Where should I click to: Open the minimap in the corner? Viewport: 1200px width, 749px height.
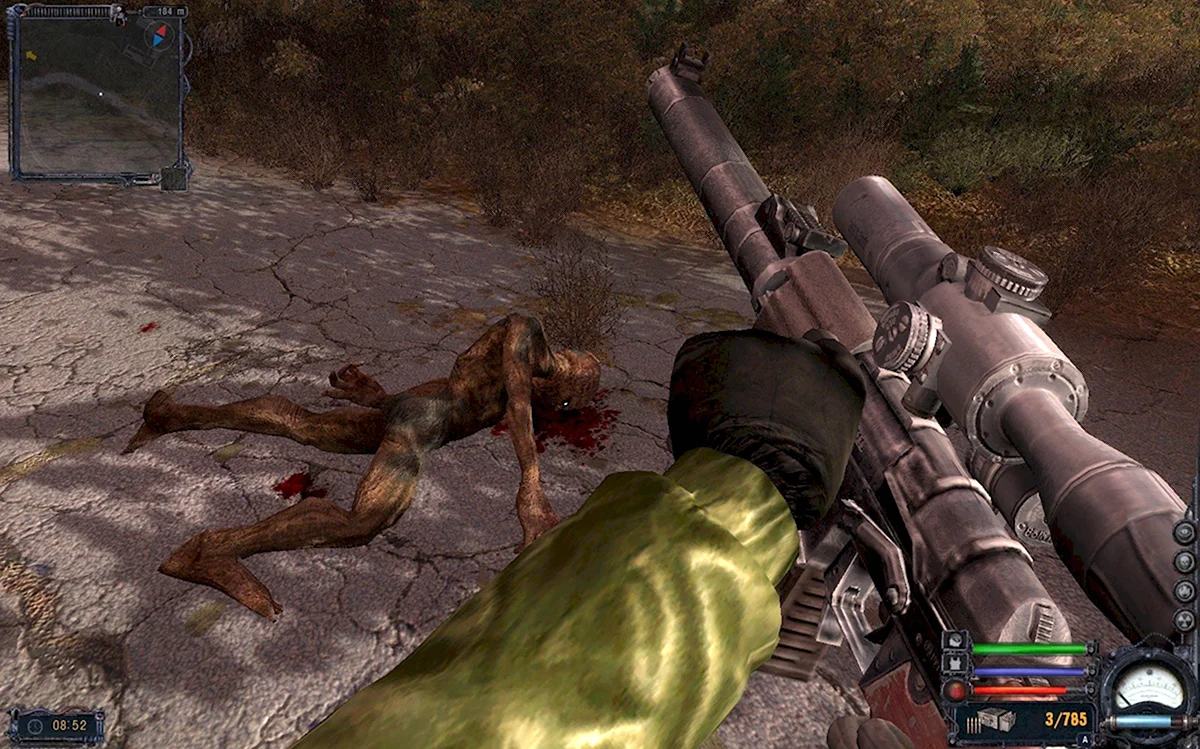pos(97,95)
